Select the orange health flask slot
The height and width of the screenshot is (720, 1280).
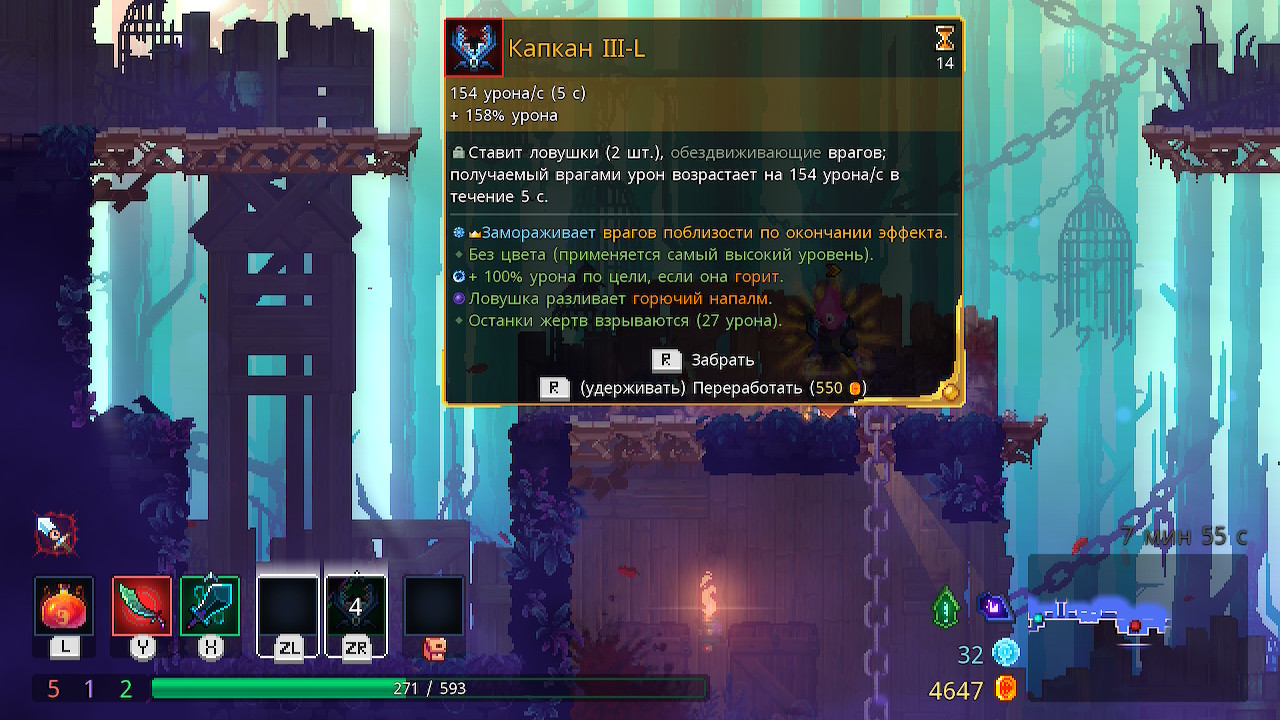64,606
